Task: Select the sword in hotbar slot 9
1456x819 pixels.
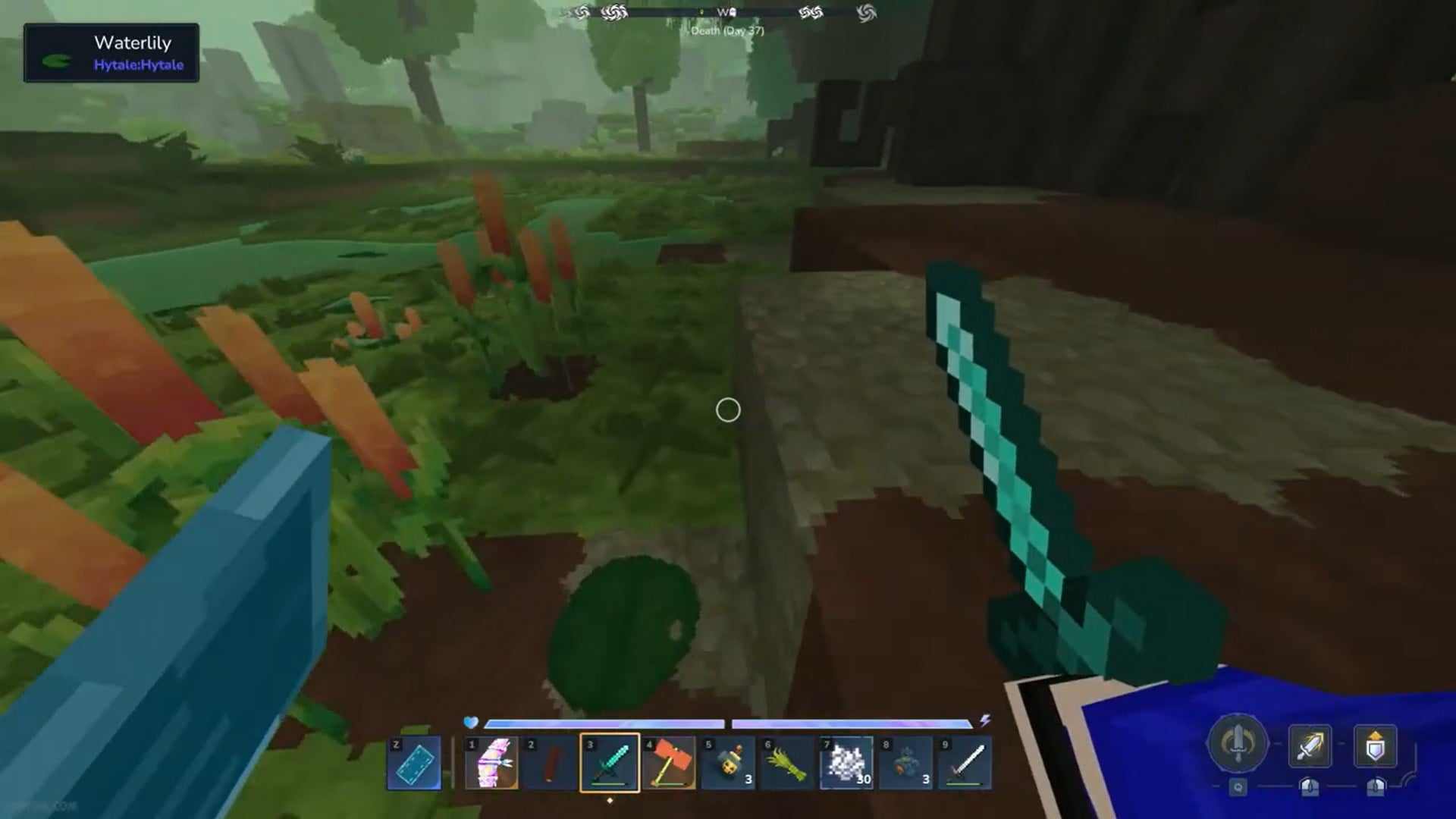Action: click(964, 762)
